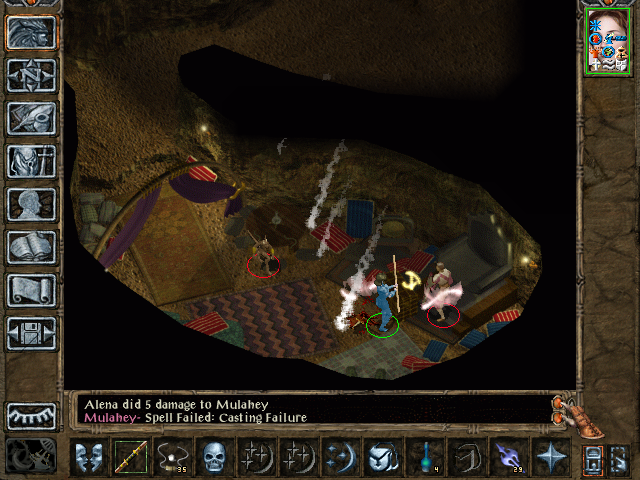Toggle the party AI lantern button
This screenshot has height=480, width=640.
point(595,459)
